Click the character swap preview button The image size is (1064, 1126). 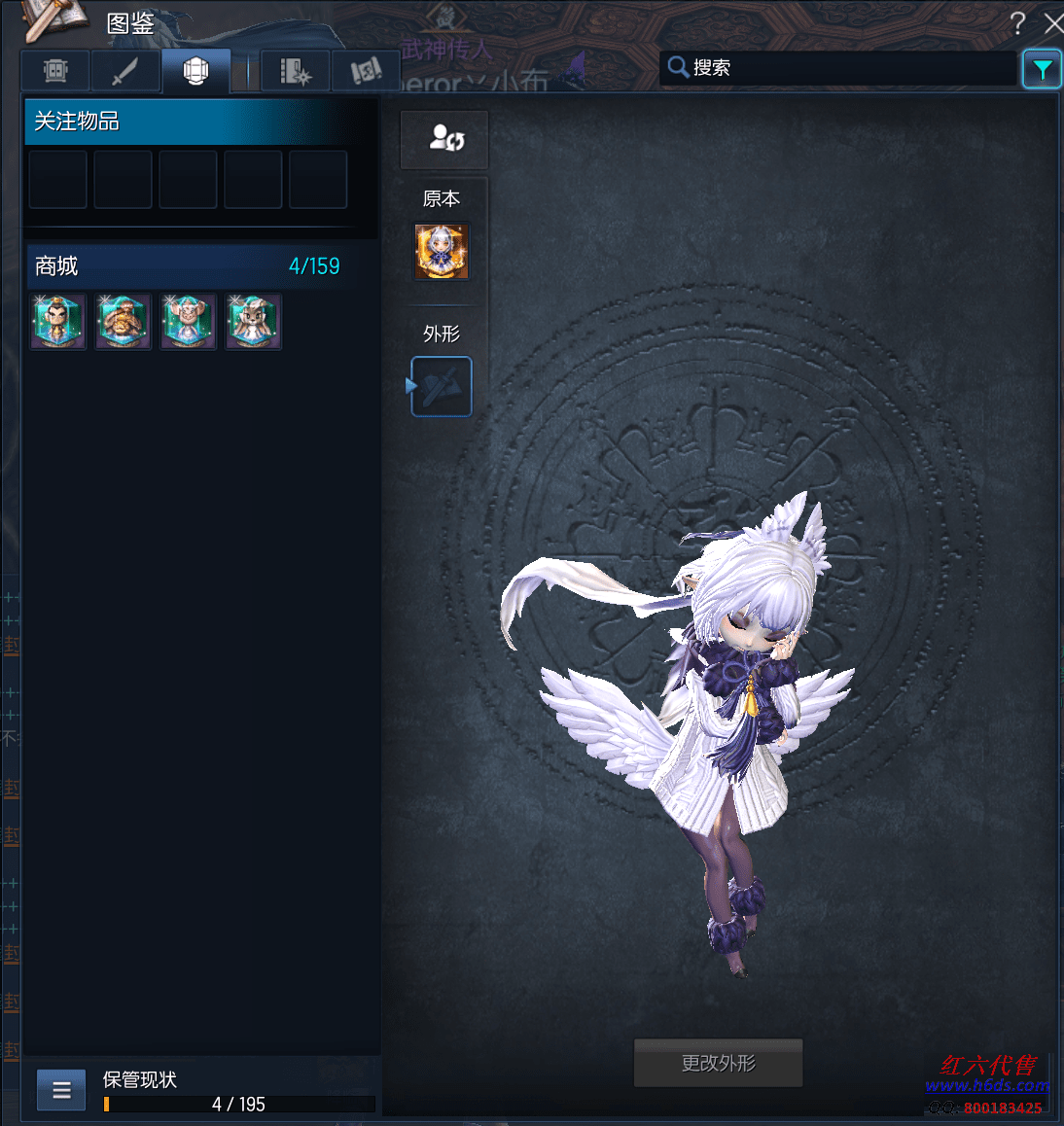pos(445,139)
